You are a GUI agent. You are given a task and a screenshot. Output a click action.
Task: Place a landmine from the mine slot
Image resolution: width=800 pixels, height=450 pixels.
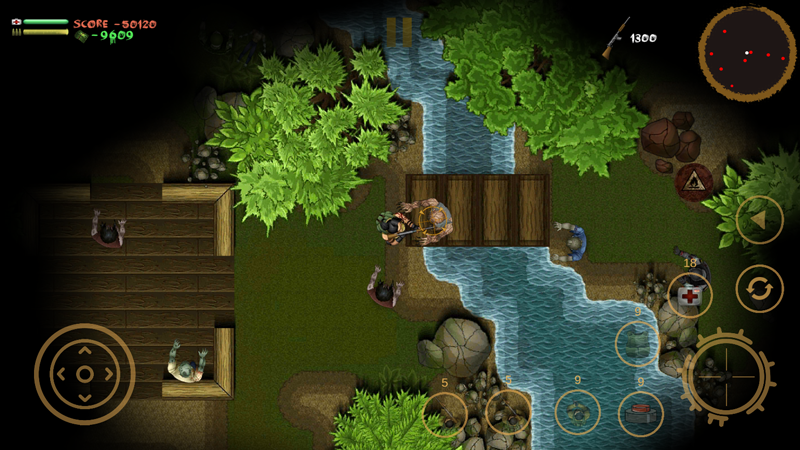click(x=577, y=412)
